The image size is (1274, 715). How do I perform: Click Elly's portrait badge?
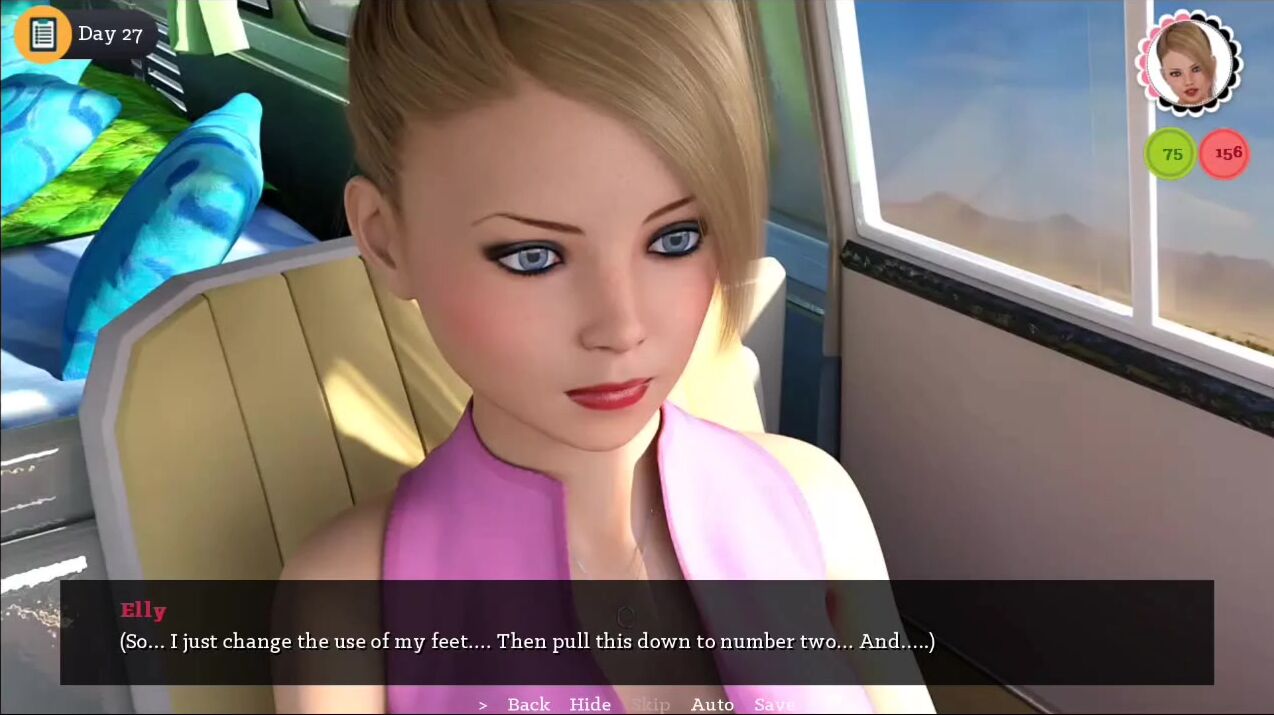click(1188, 62)
